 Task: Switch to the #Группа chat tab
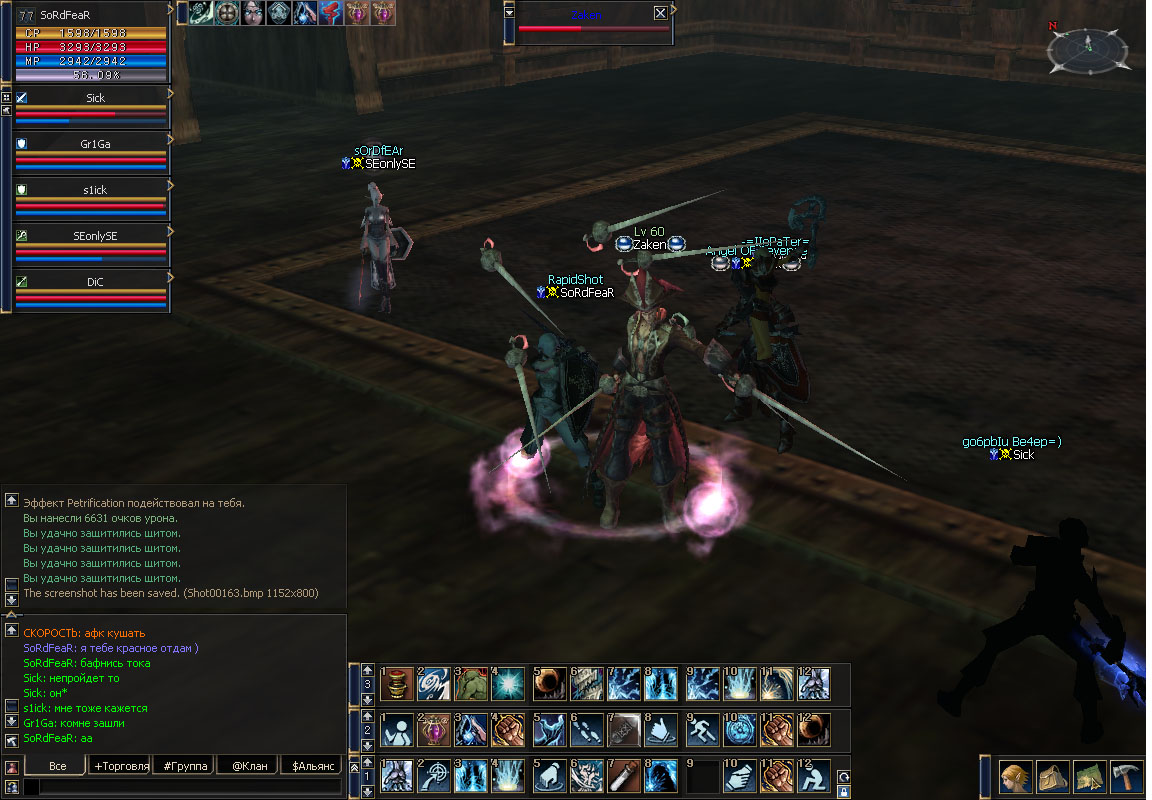183,766
